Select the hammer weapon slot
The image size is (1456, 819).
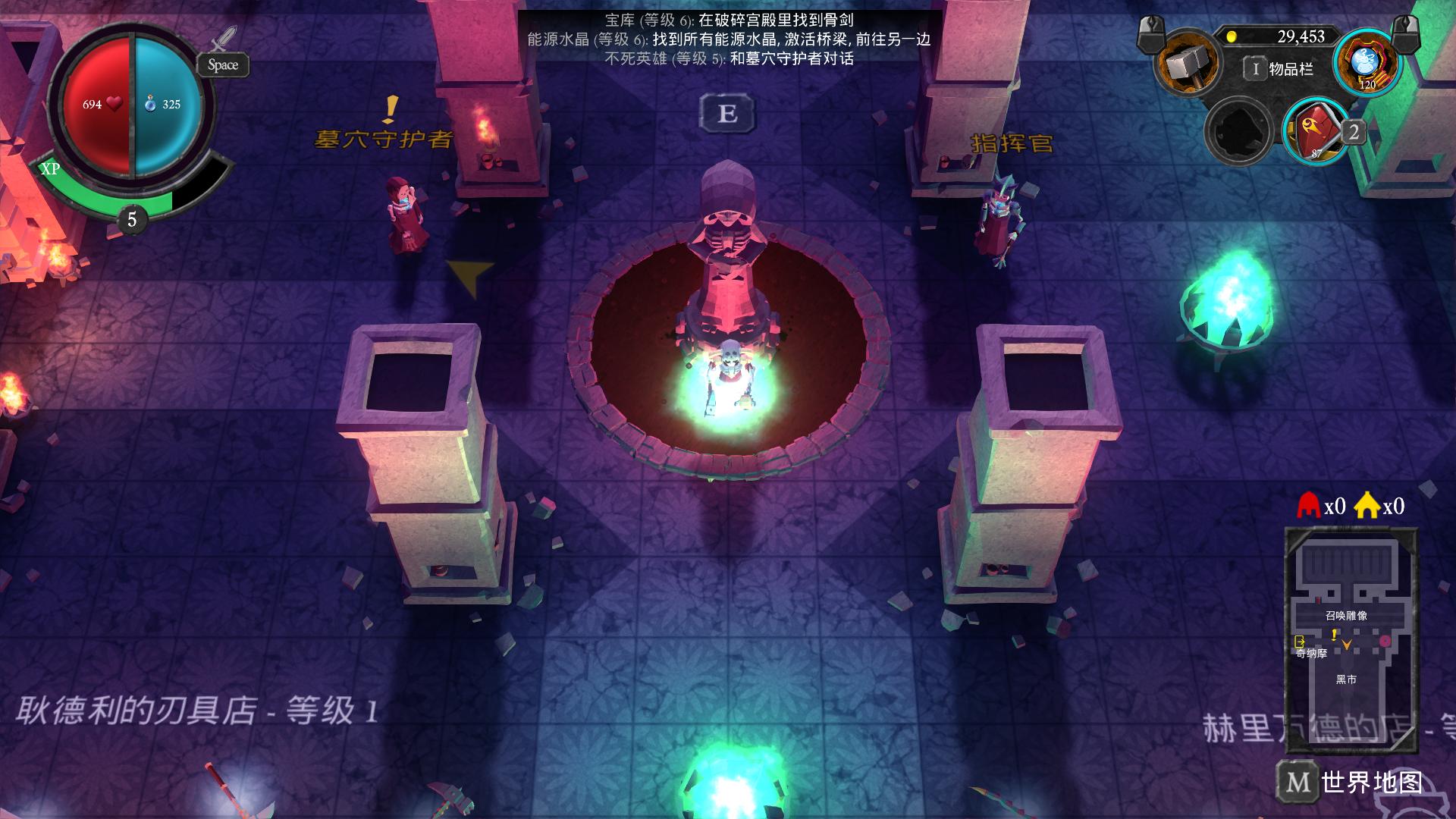click(x=1186, y=65)
